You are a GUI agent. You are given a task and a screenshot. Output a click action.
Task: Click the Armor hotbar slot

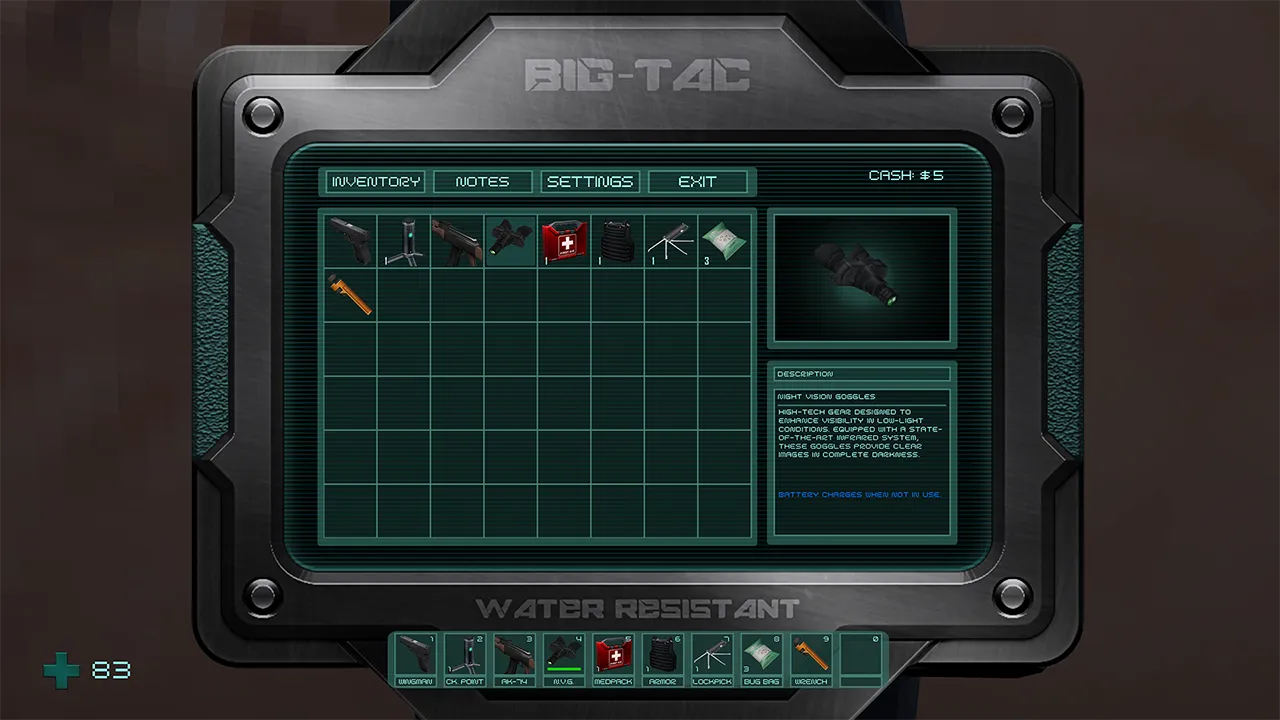pos(663,658)
